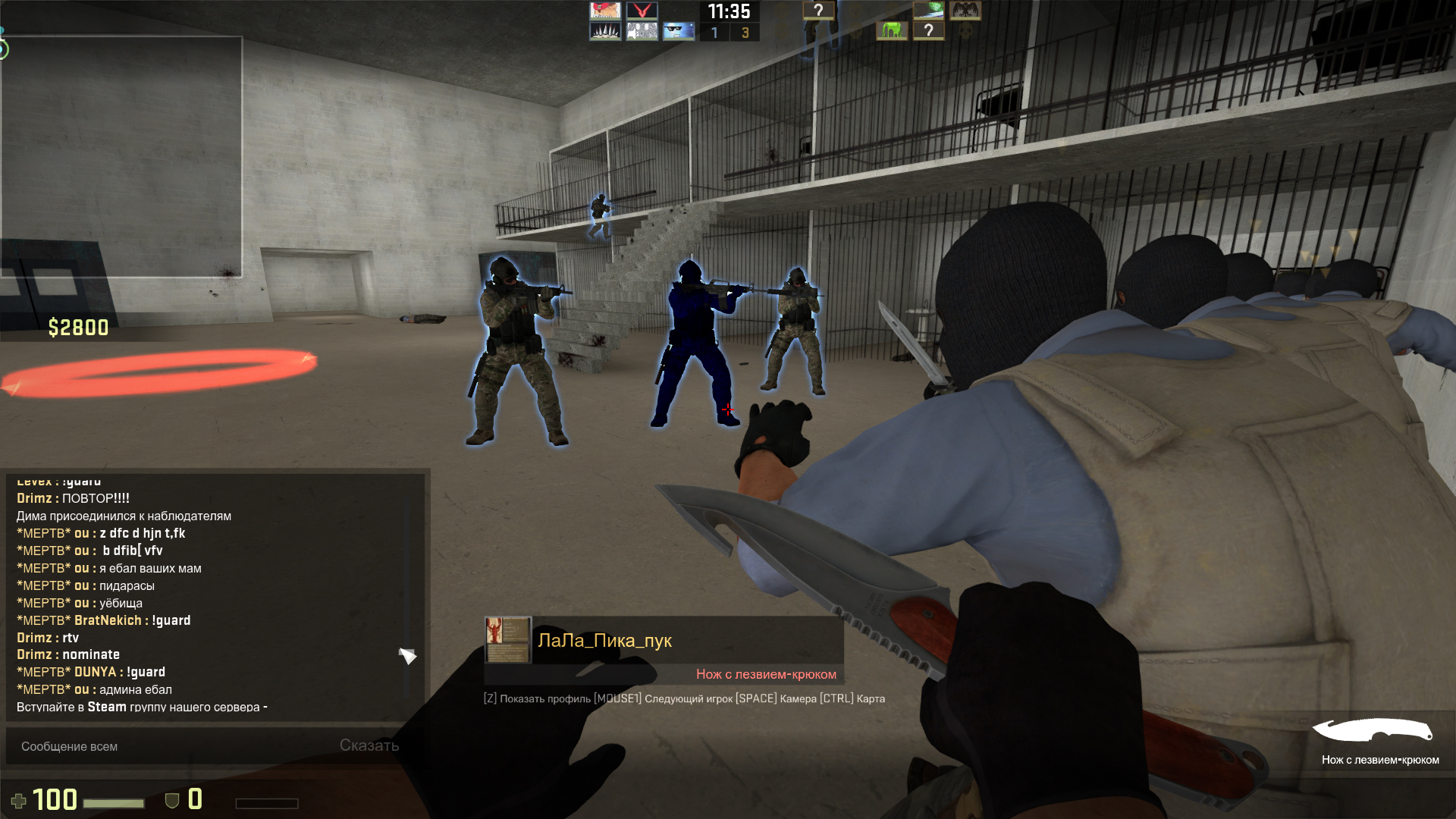The width and height of the screenshot is (1456, 819).
Task: Select the red cap player avatar
Action: coord(605,11)
